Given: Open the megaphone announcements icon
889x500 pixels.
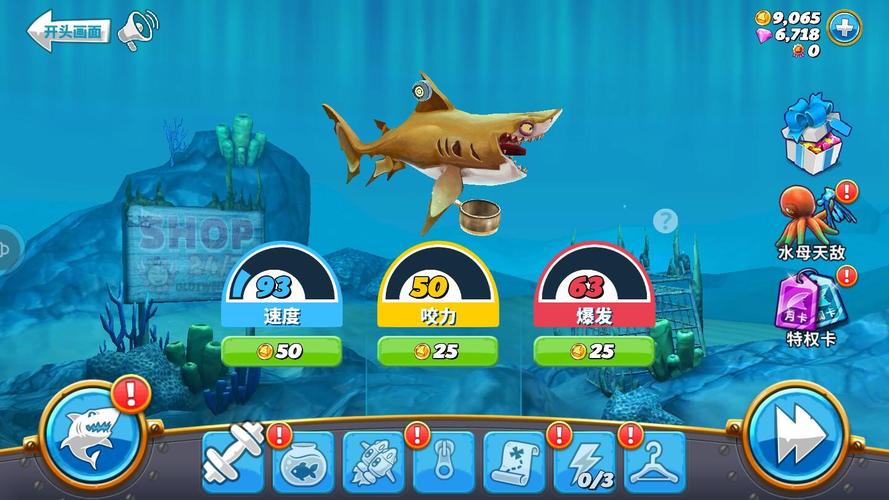Looking at the screenshot, I should (140, 29).
